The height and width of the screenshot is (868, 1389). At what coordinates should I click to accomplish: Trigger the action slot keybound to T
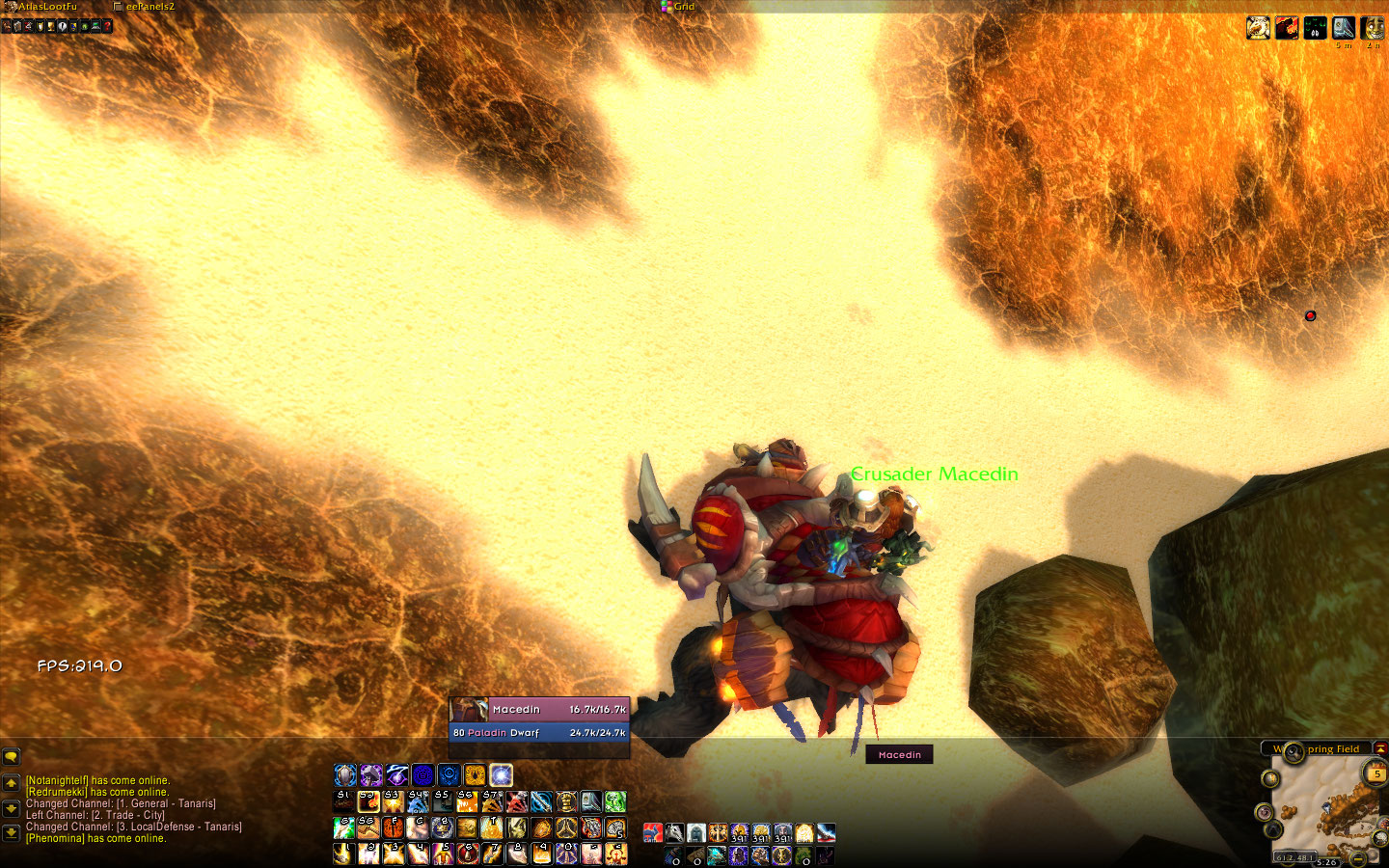[492, 827]
